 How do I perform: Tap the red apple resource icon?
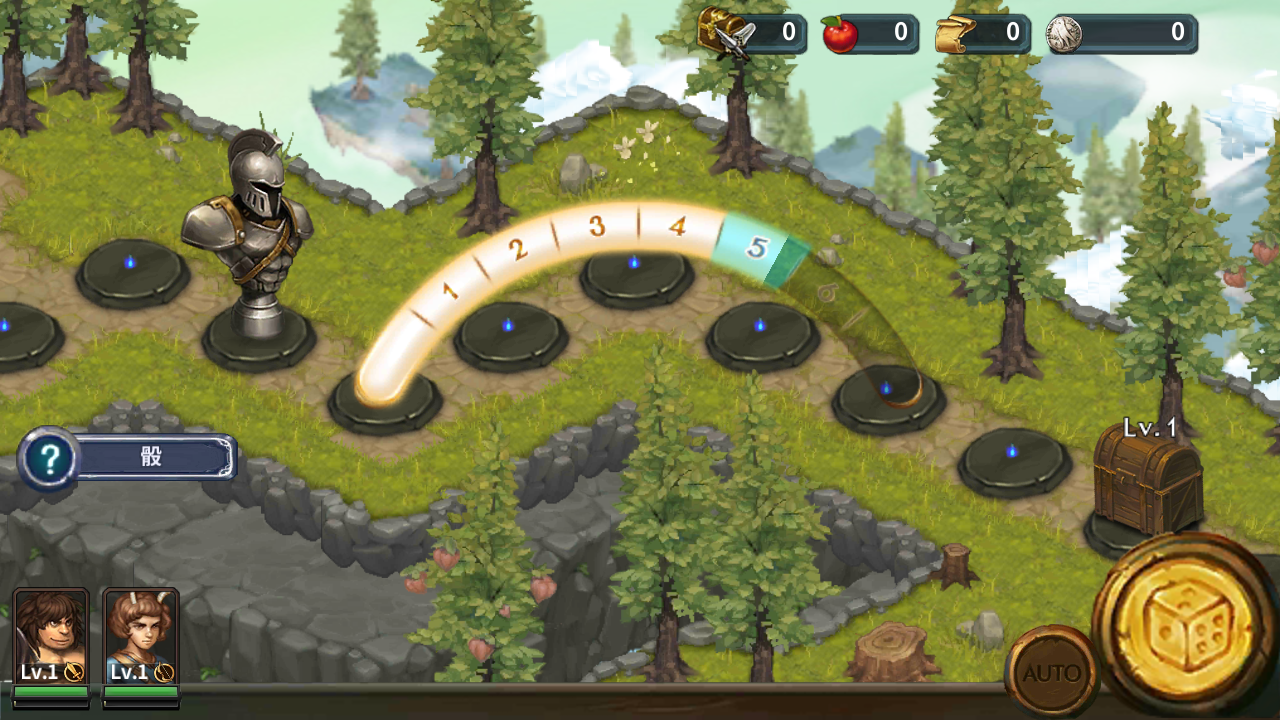point(840,33)
